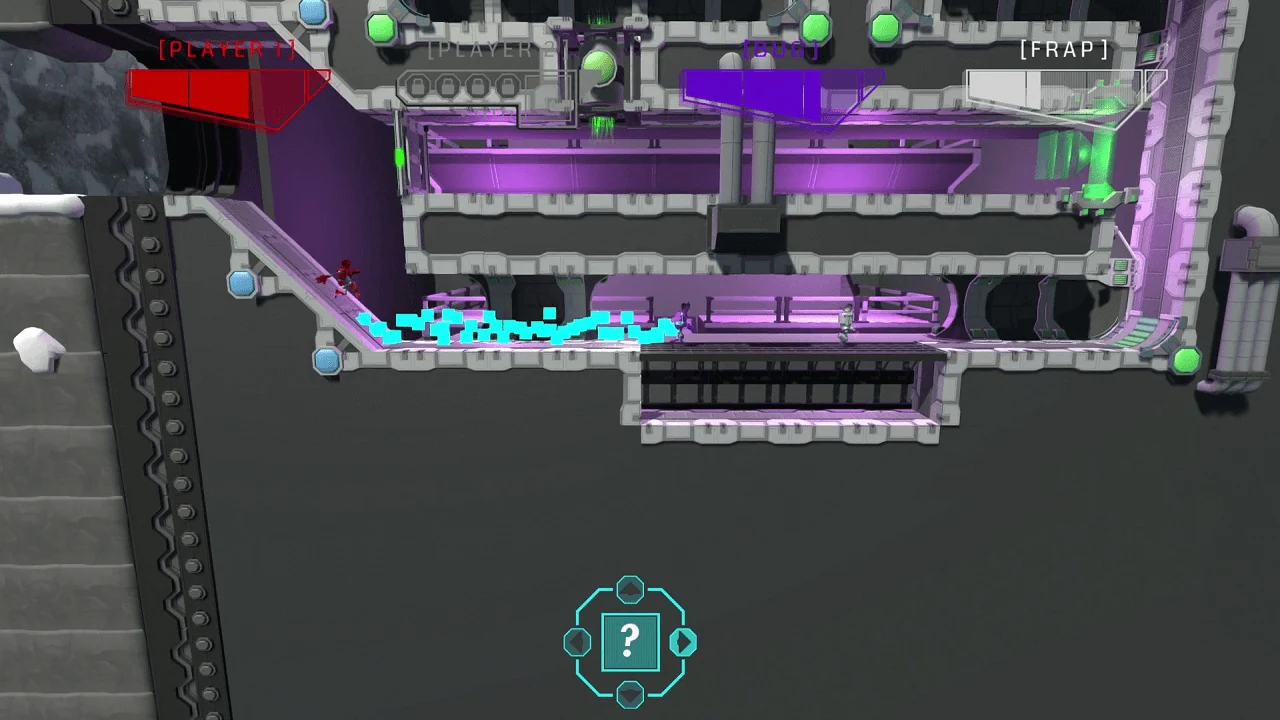Advance to the next item with the right arrow
This screenshot has height=720, width=1280.
pyautogui.click(x=684, y=643)
